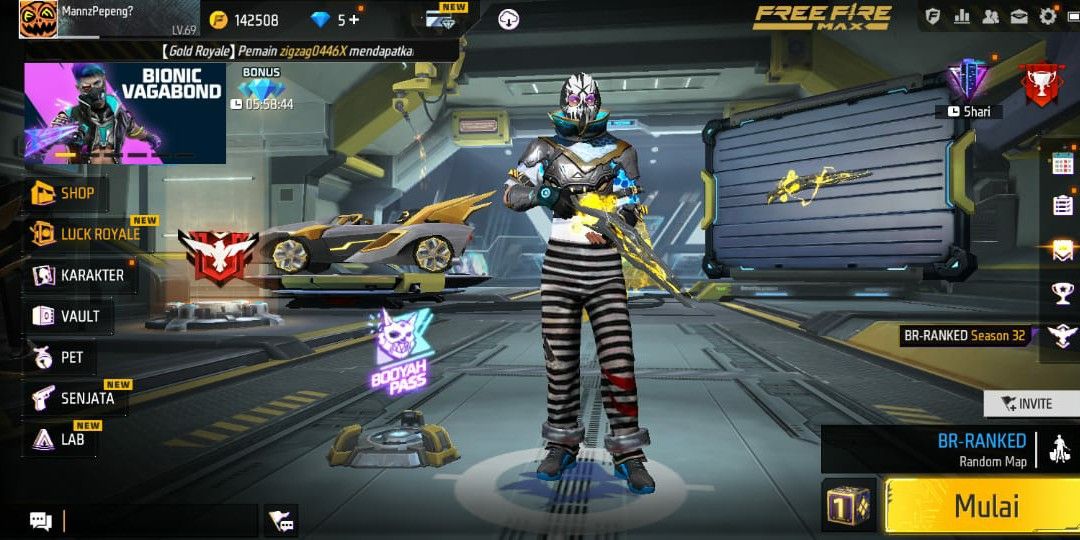Open the cloud download center icon
Screen dimensions: 1080x540
(508, 19)
